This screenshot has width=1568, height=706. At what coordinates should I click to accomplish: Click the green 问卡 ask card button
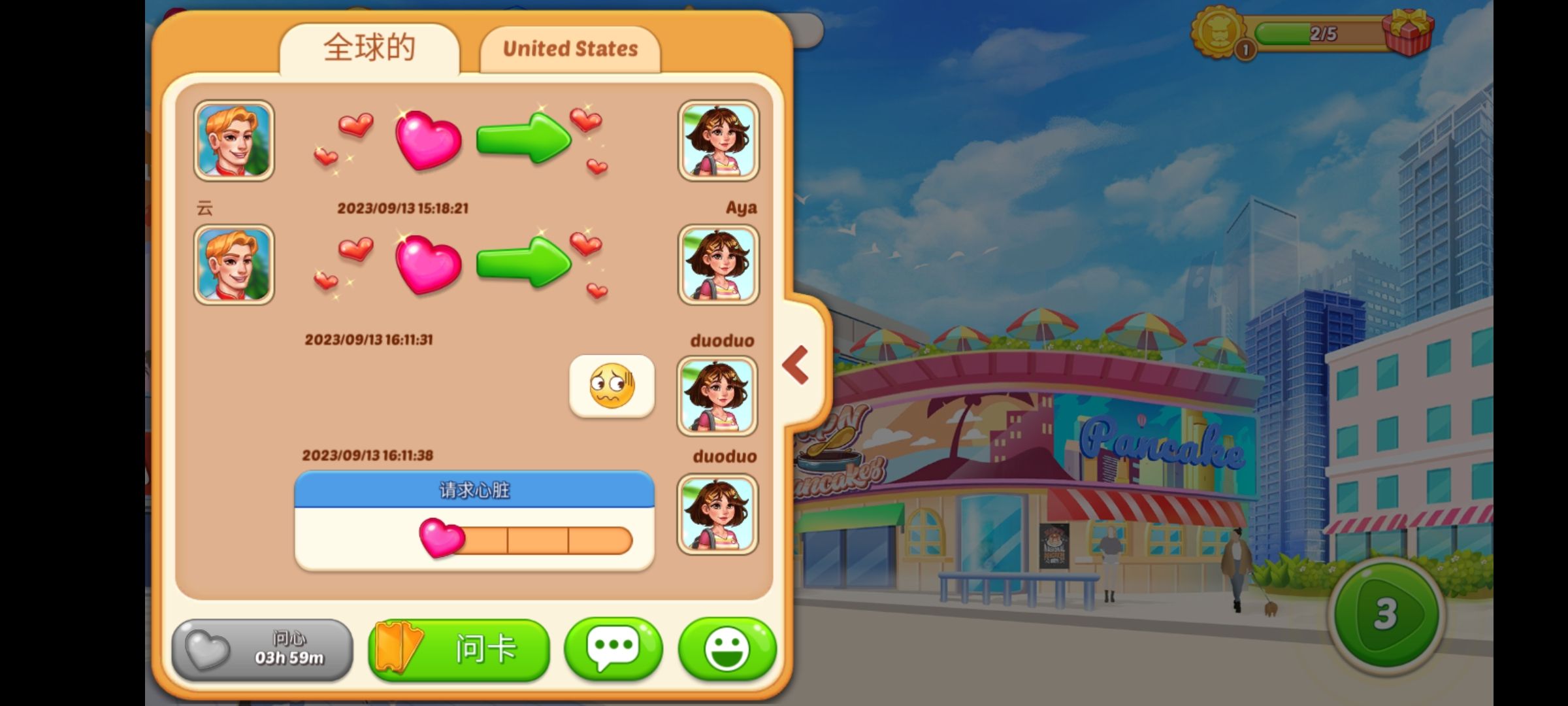coord(459,650)
